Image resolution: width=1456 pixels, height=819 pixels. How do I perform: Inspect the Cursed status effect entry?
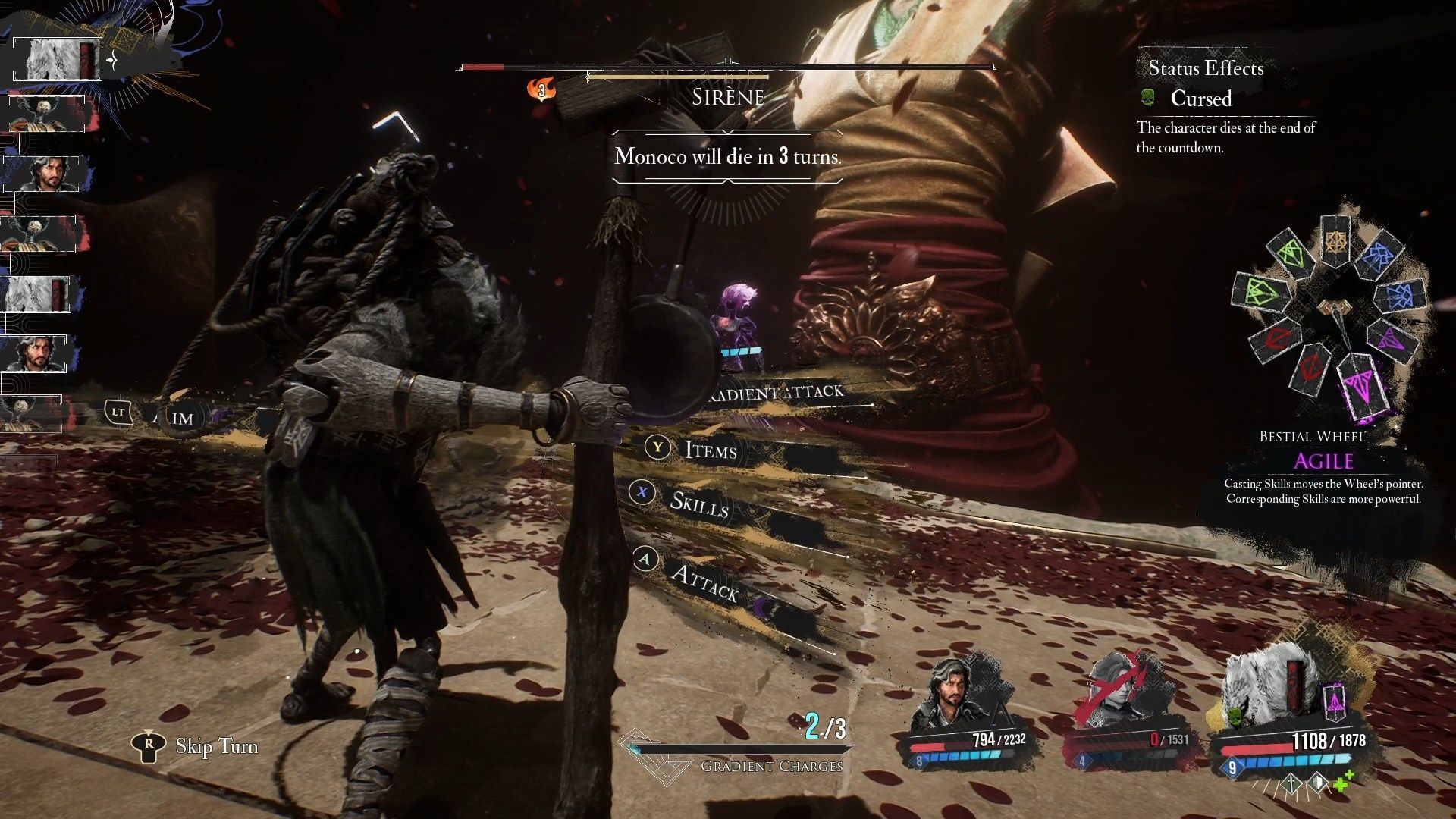click(1200, 99)
